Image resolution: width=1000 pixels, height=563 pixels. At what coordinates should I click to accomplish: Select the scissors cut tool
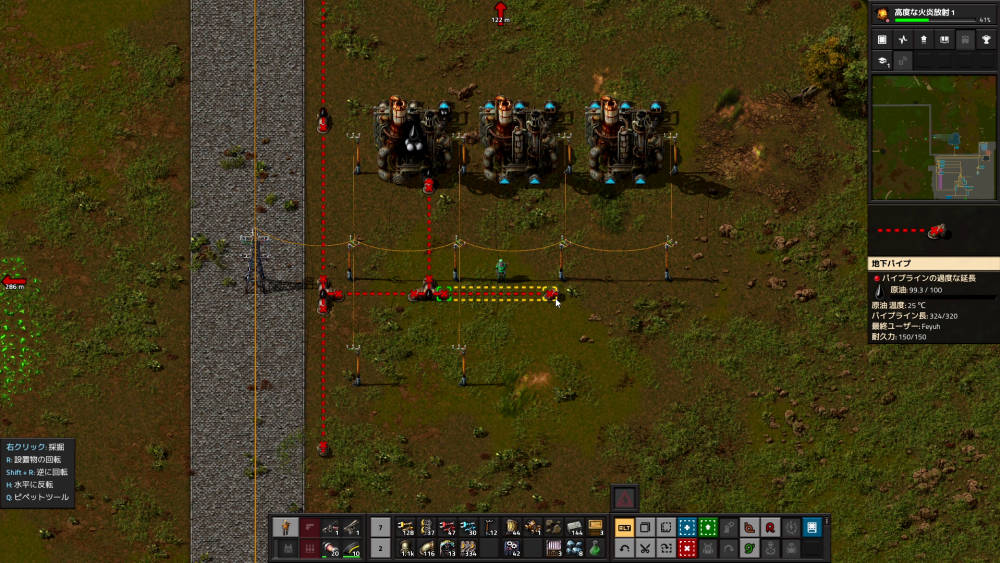pyautogui.click(x=645, y=548)
